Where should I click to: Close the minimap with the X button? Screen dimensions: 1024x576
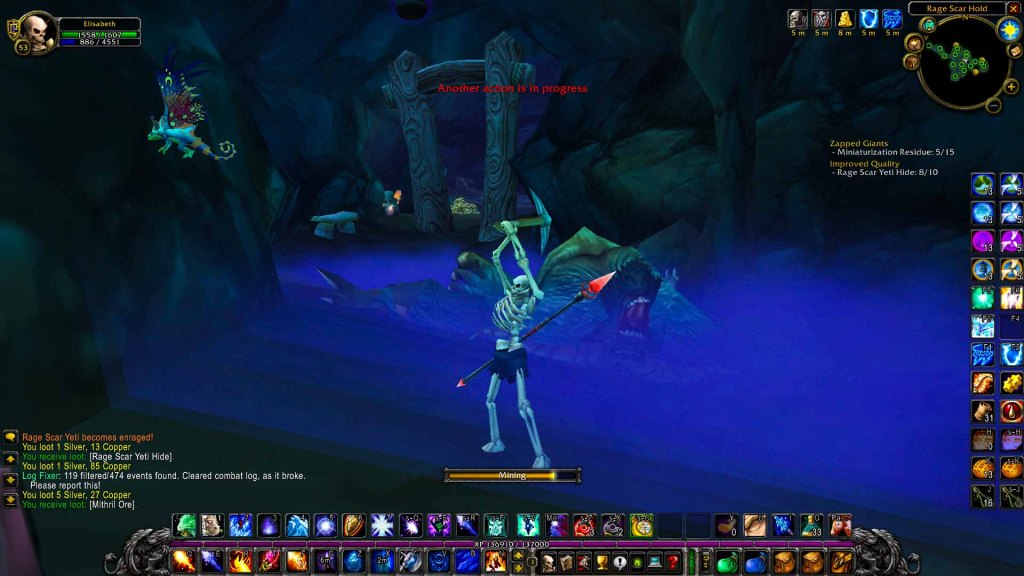(1013, 8)
